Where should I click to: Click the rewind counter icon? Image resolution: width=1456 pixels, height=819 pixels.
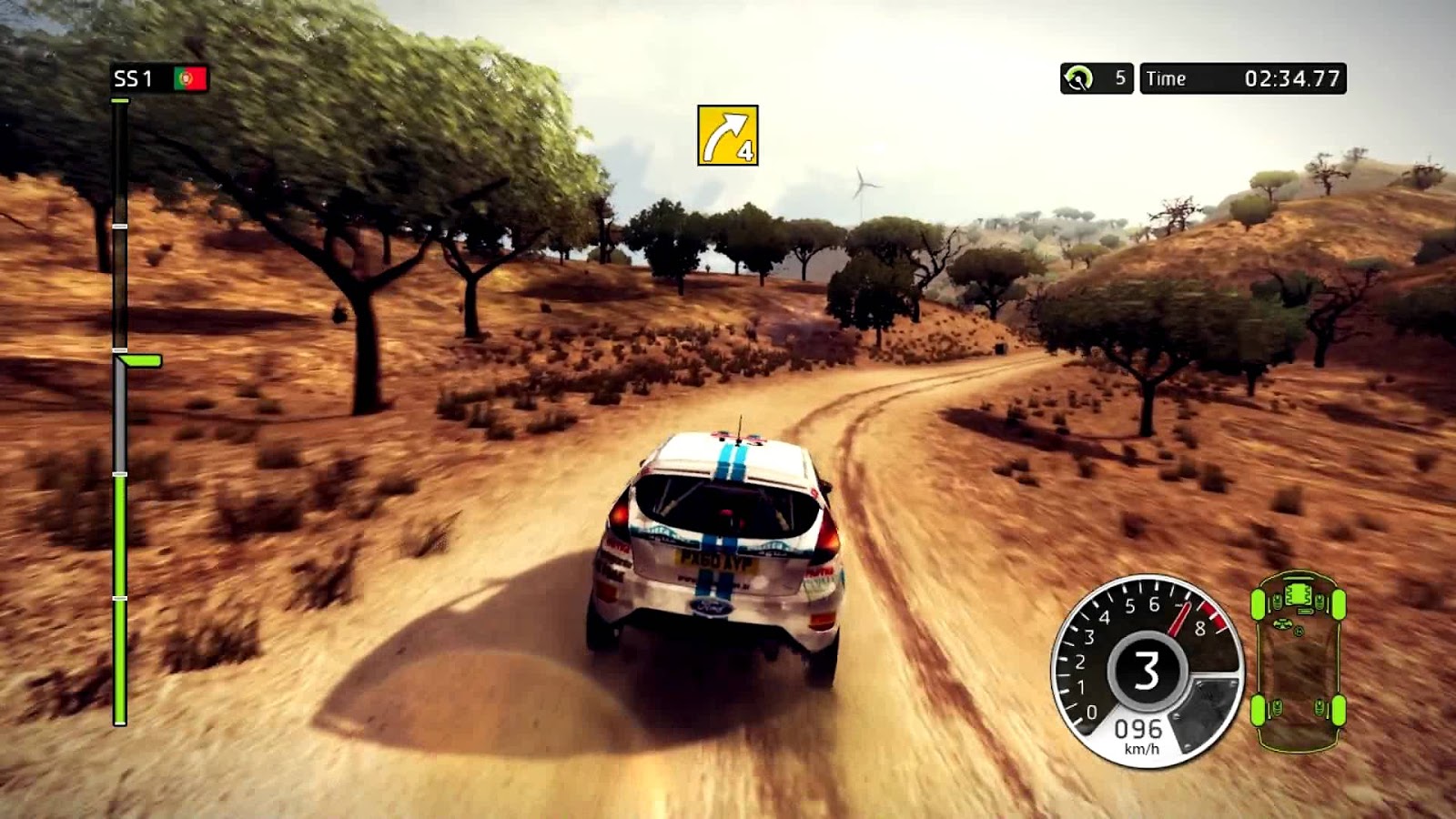tap(1079, 79)
